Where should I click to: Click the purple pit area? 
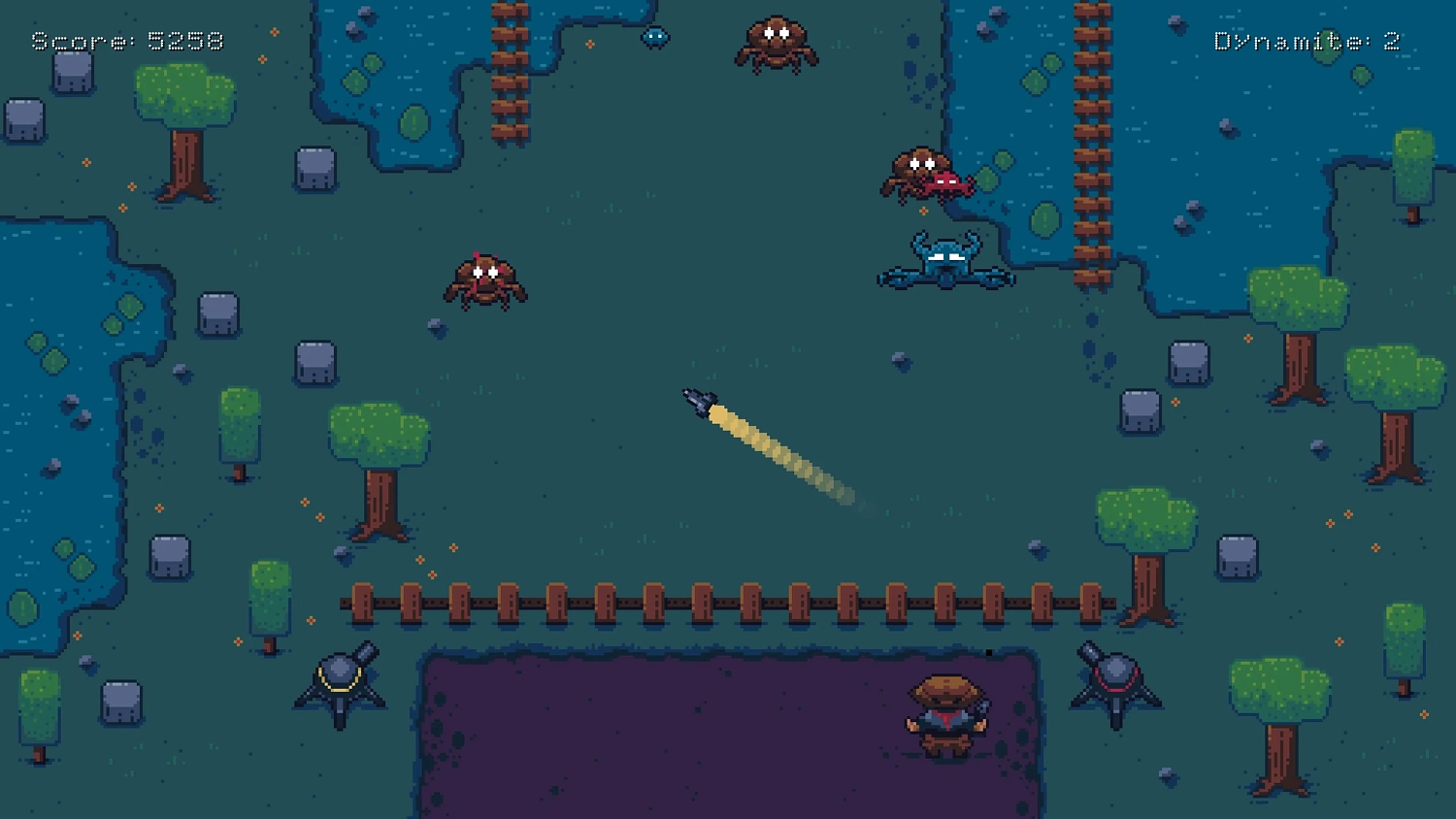coord(679,737)
